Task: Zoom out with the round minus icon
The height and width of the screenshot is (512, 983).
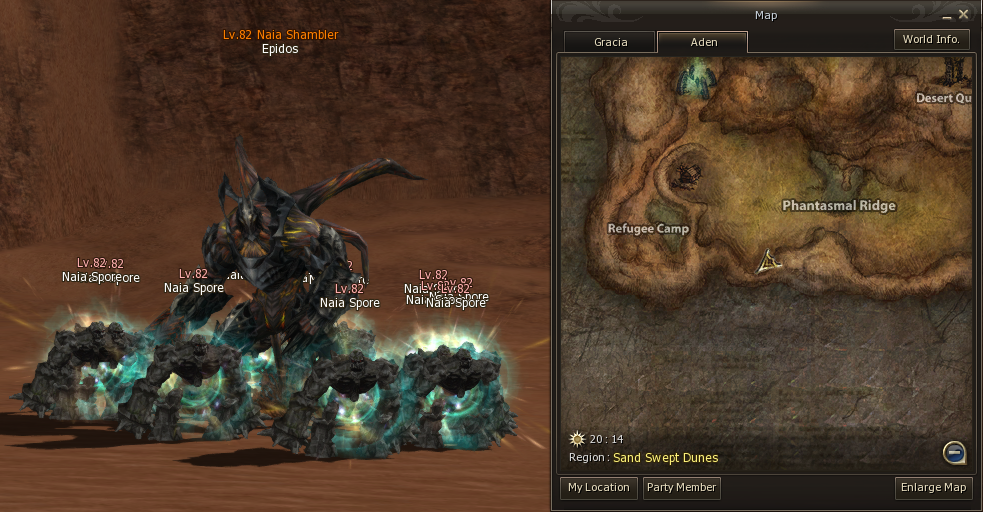Action: coord(954,453)
